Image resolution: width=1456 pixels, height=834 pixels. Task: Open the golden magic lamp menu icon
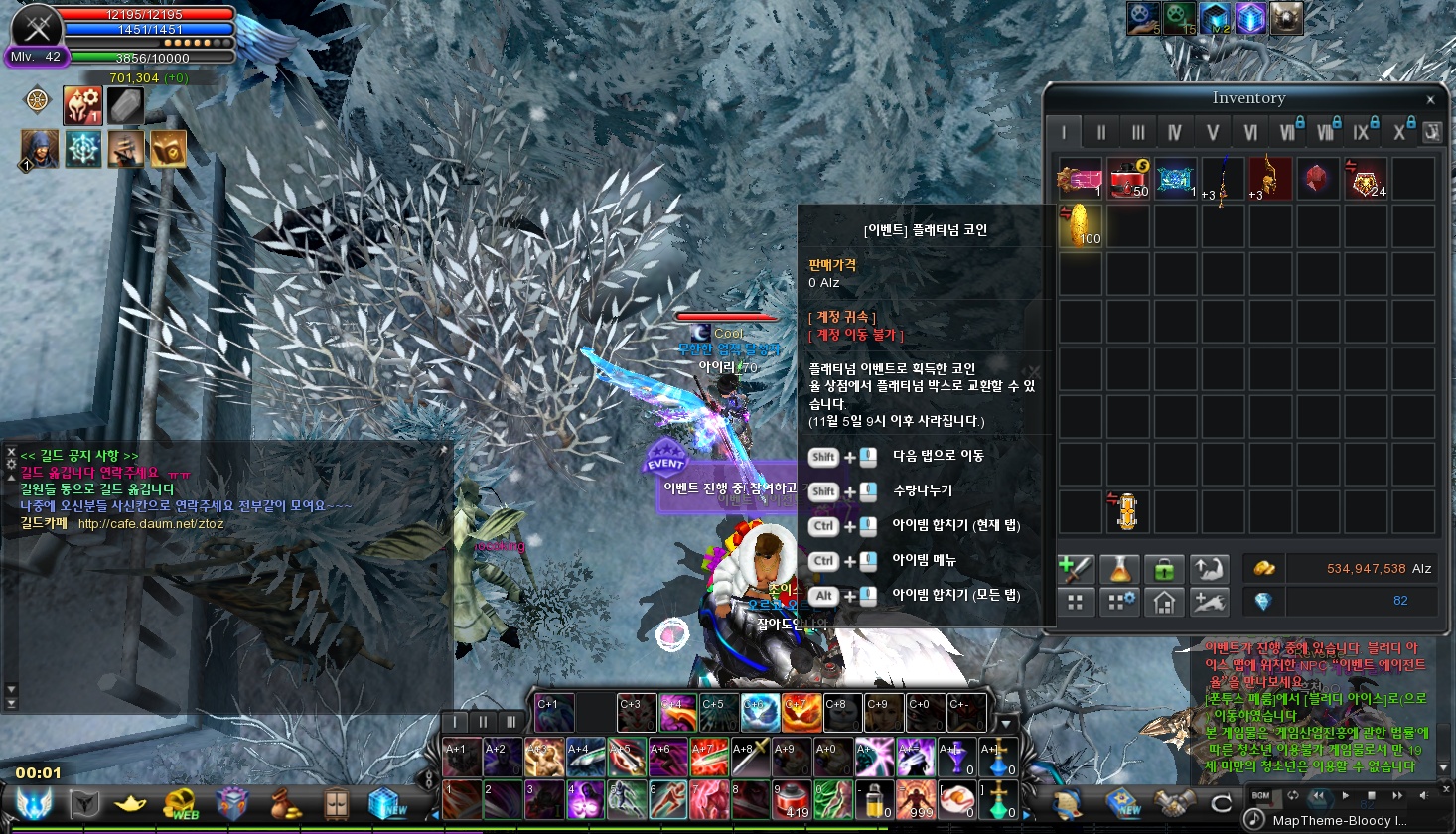point(130,803)
